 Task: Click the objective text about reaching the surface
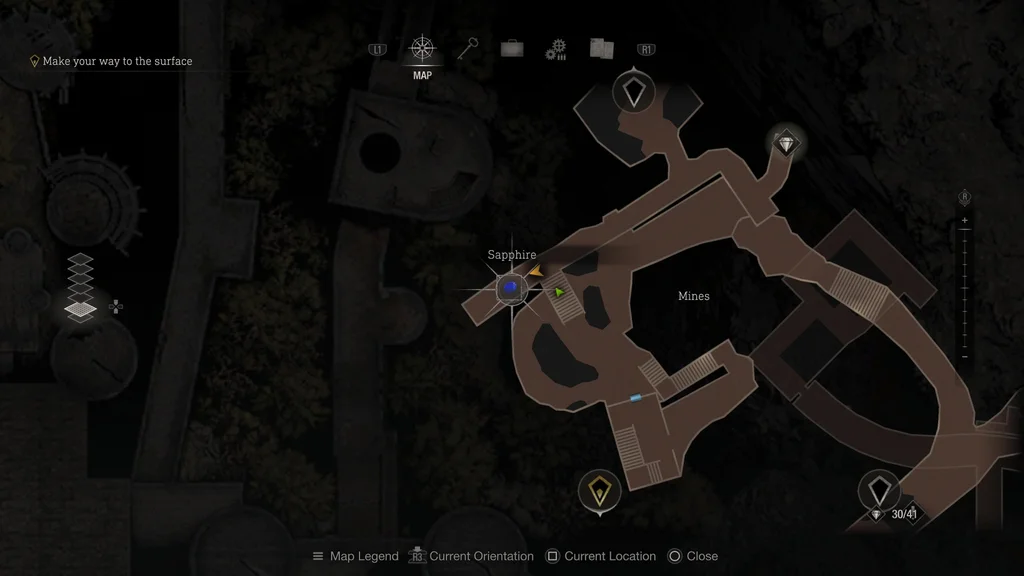click(117, 61)
